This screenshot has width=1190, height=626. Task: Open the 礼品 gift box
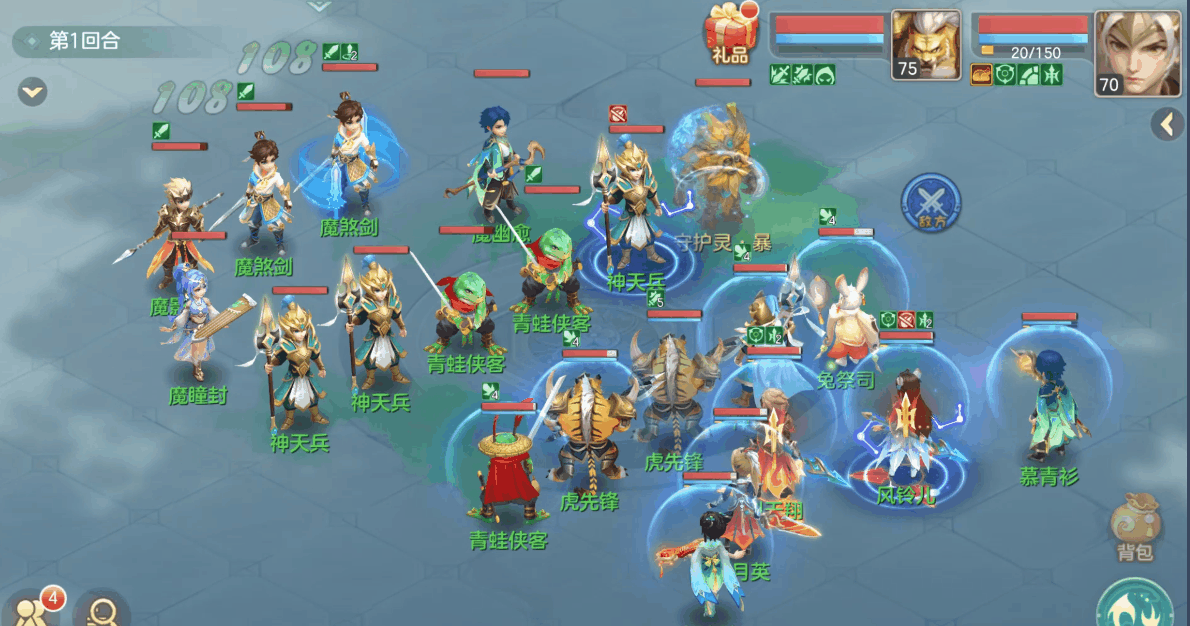tap(729, 35)
